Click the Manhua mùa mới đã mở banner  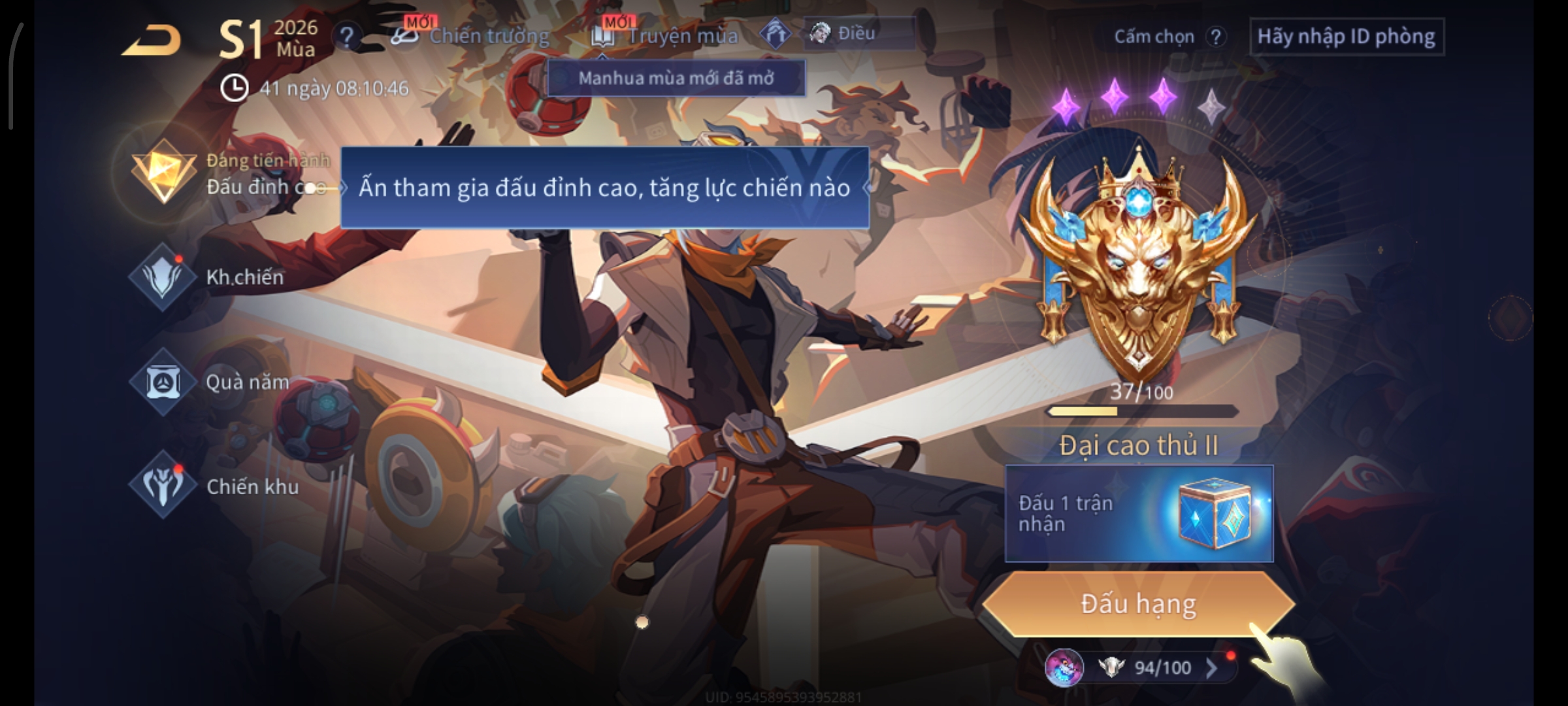[676, 78]
